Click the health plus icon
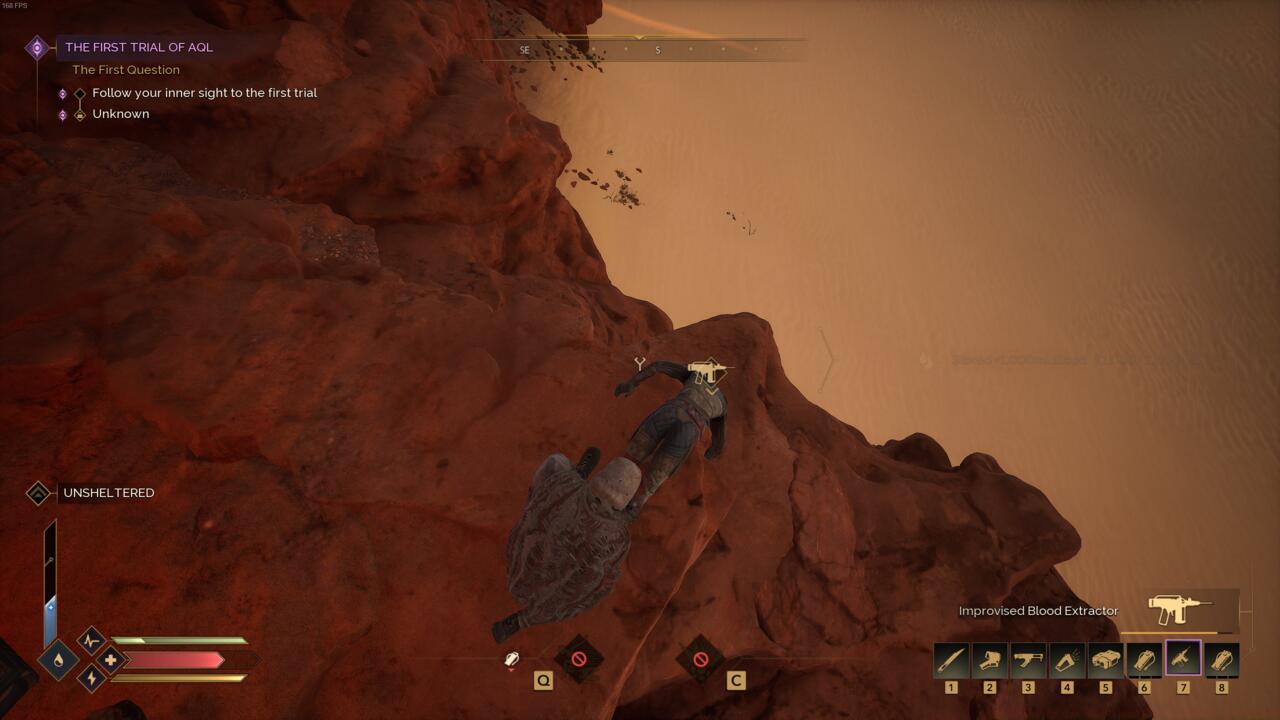 tap(110, 662)
